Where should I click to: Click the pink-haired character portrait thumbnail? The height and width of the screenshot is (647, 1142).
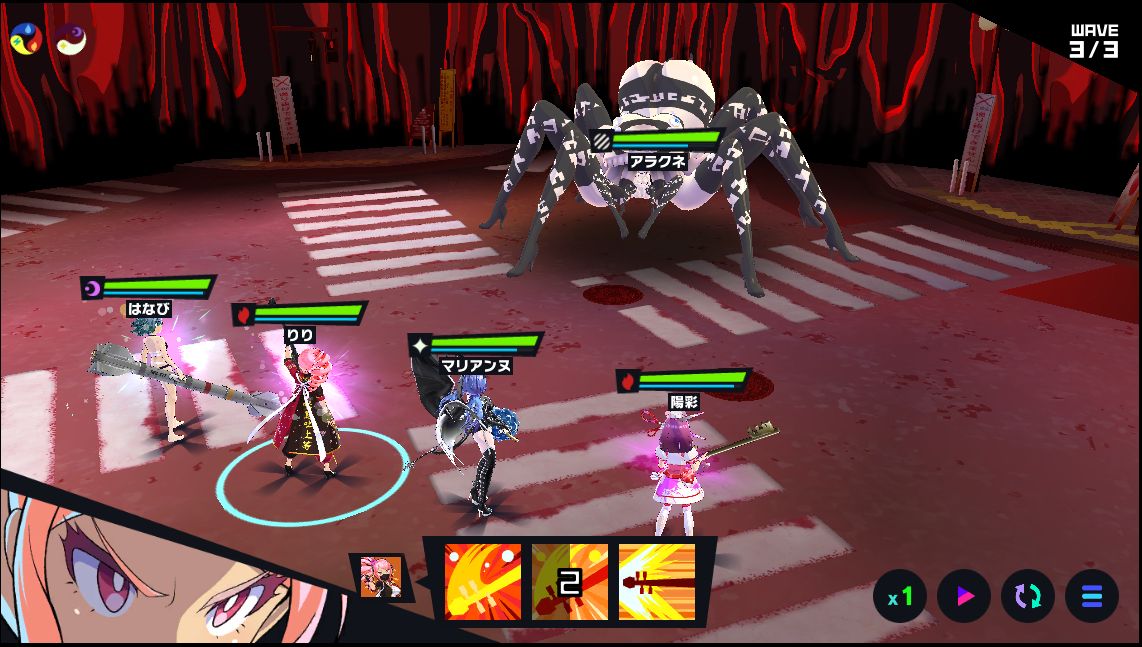click(381, 577)
